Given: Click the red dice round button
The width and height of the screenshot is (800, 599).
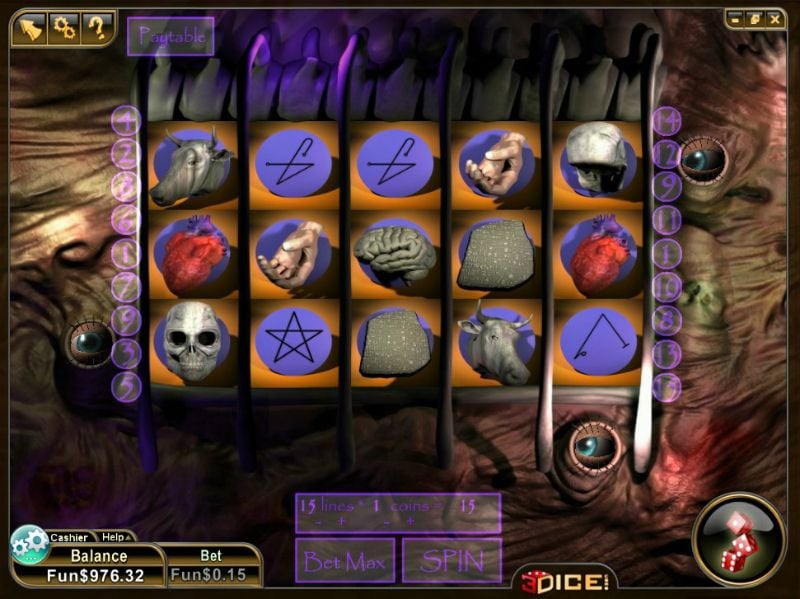Looking at the screenshot, I should click(739, 539).
